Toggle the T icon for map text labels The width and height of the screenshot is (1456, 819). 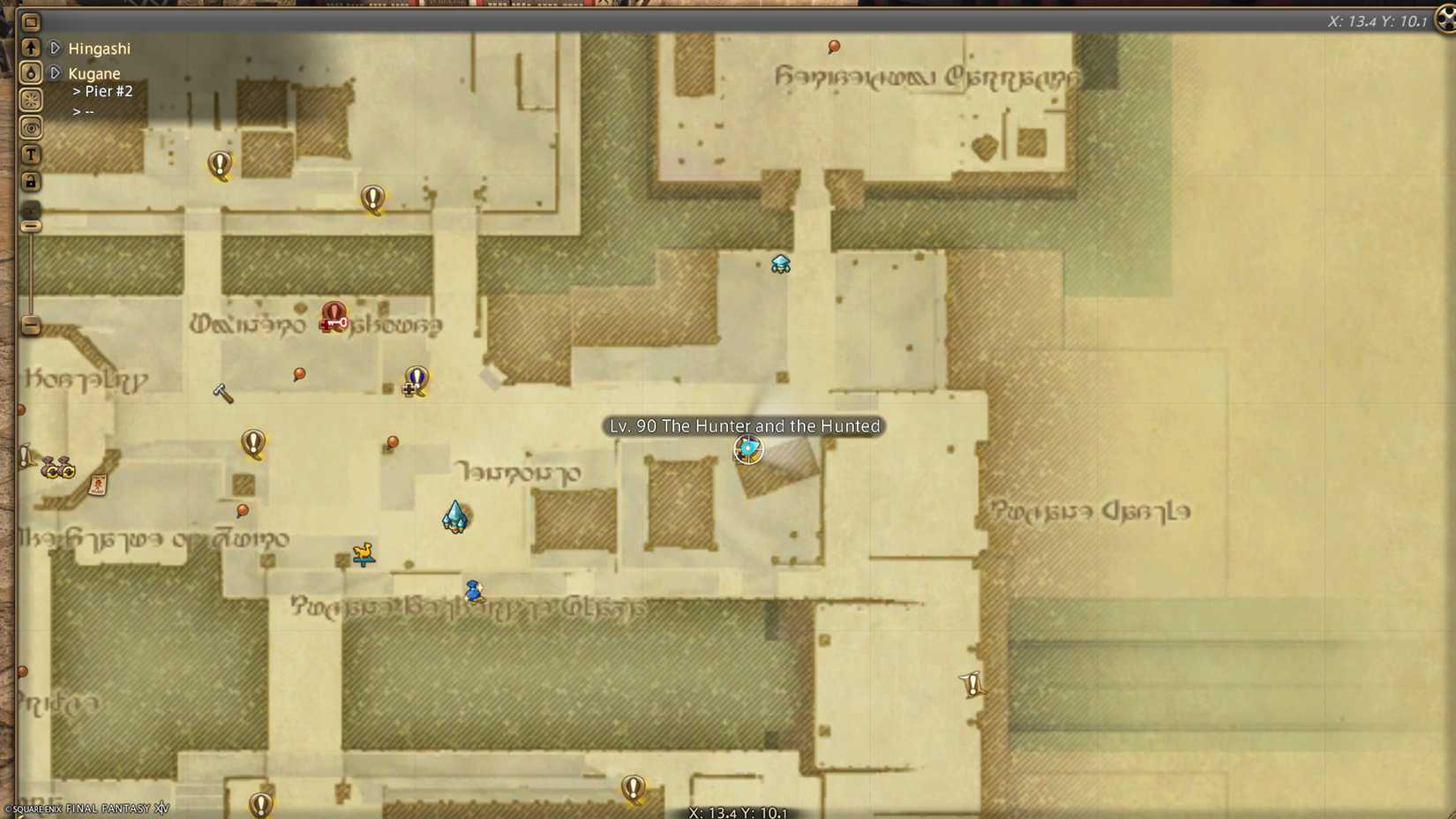[x=31, y=154]
